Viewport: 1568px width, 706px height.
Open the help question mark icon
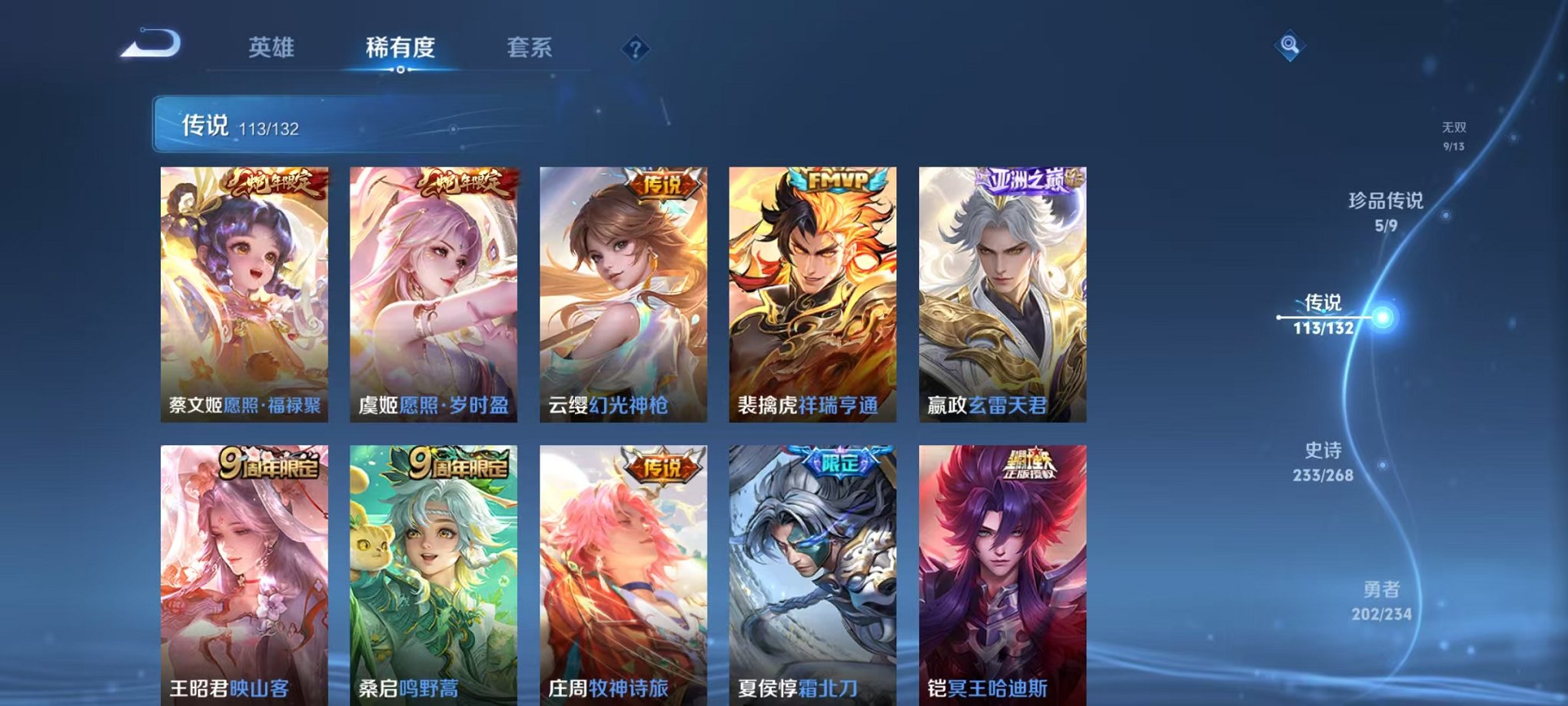point(635,49)
